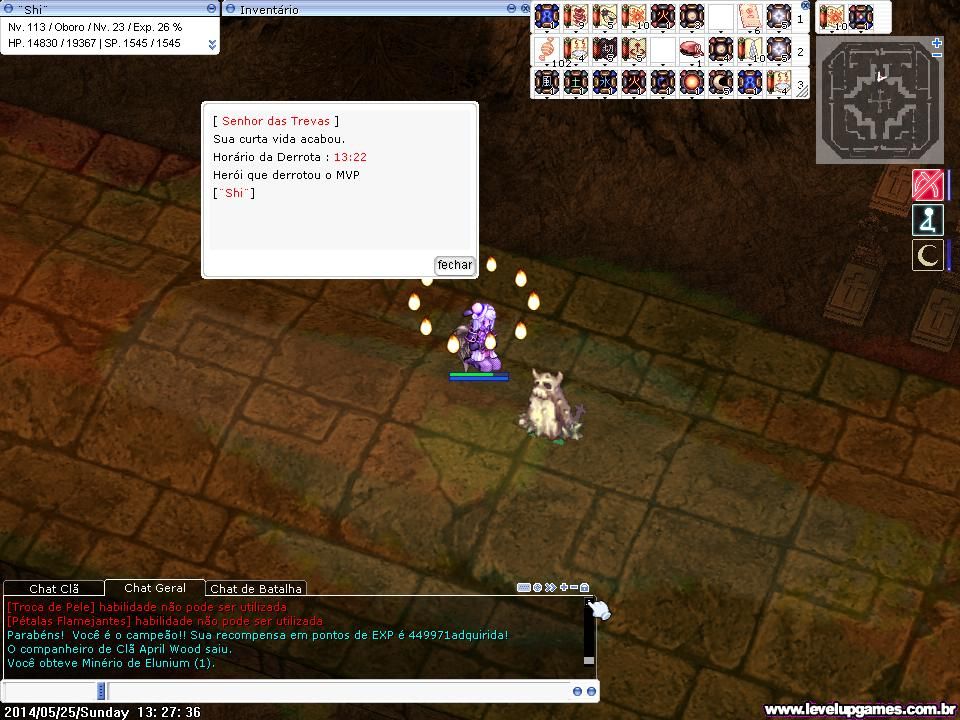Click the crescent moon status icon
The width and height of the screenshot is (960, 720).
[928, 255]
